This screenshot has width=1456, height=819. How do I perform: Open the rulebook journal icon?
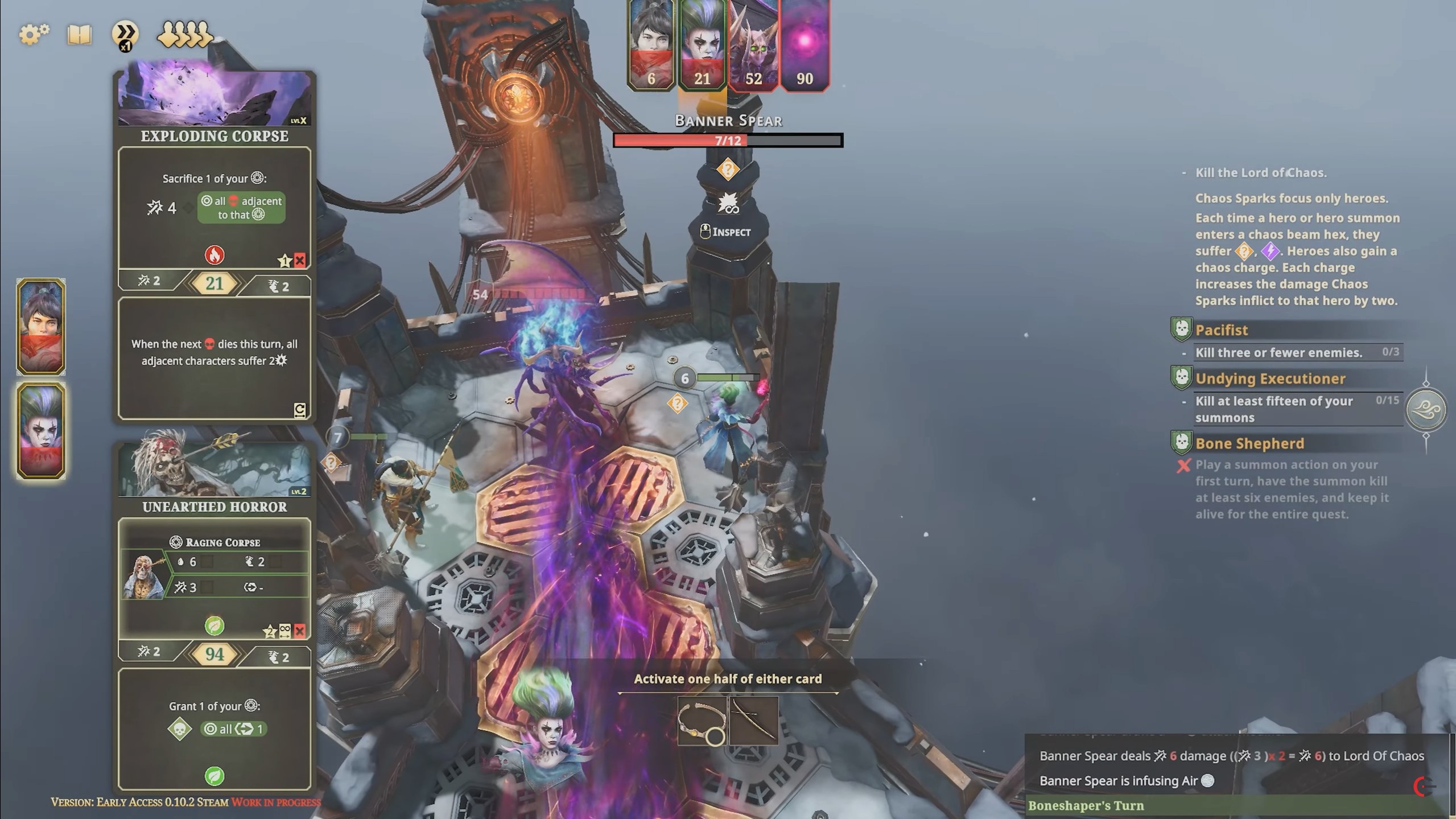80,35
